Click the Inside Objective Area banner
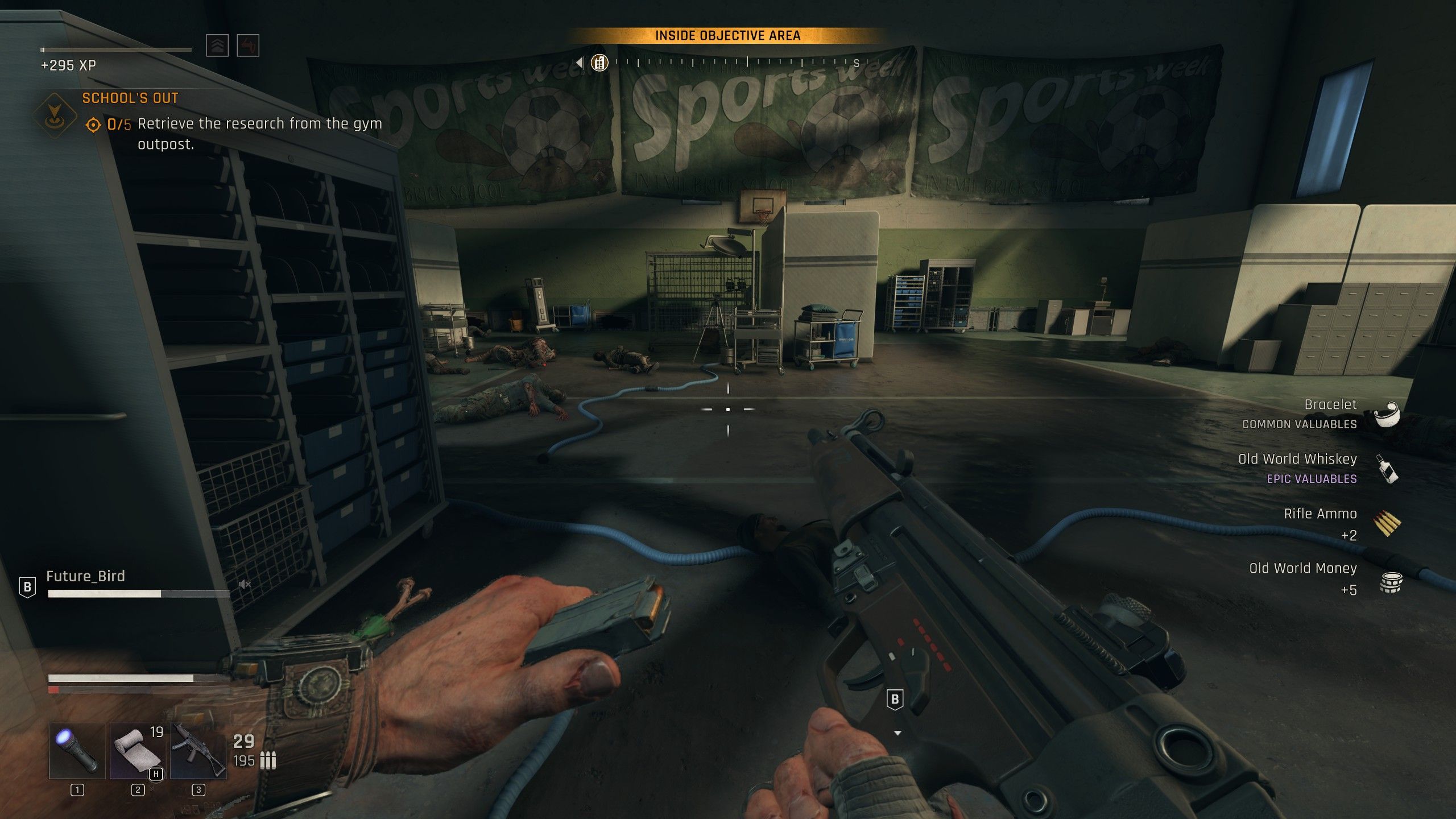Screen dimensions: 1456x819 [727, 36]
